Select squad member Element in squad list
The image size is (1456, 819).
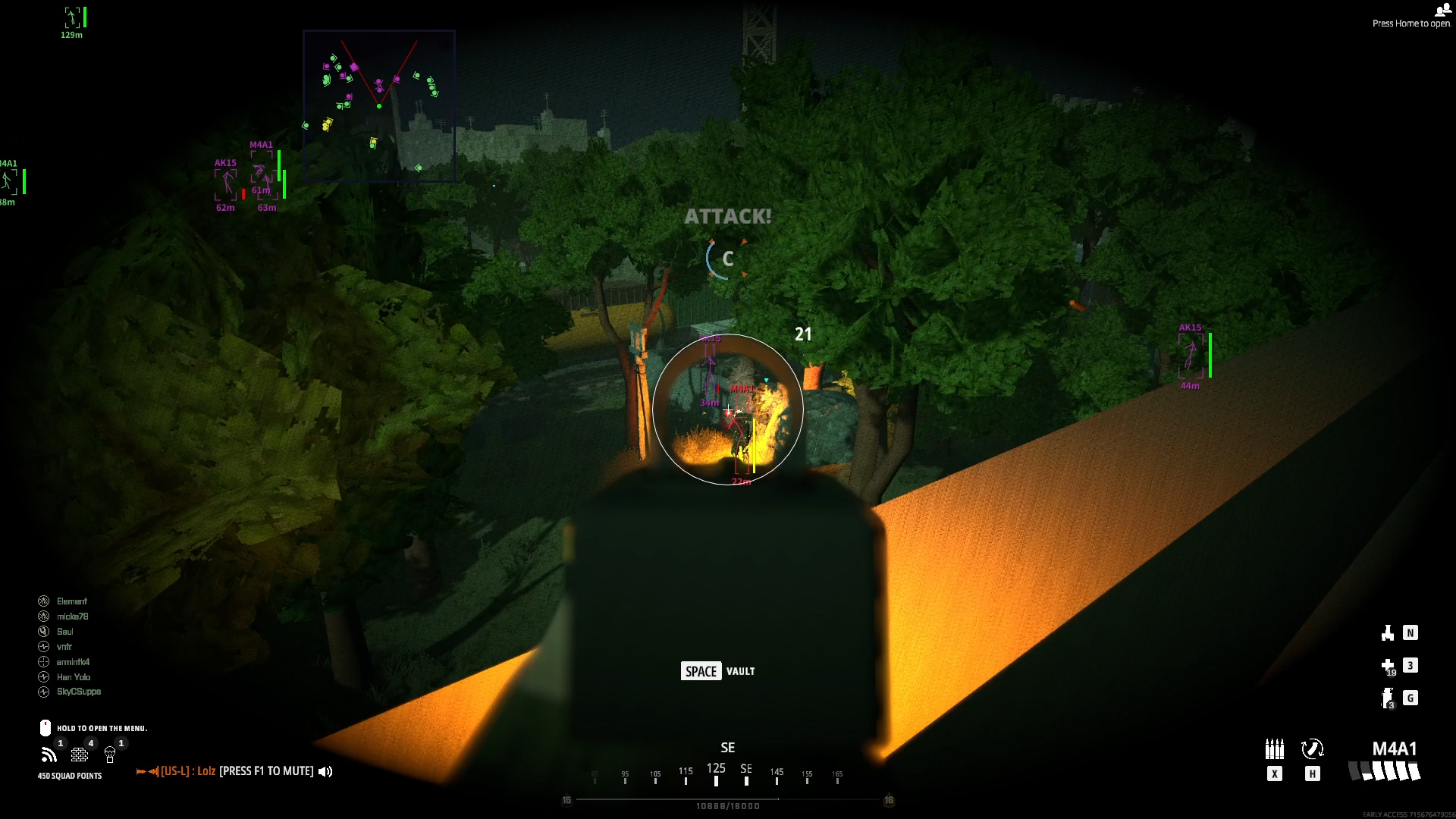click(71, 601)
